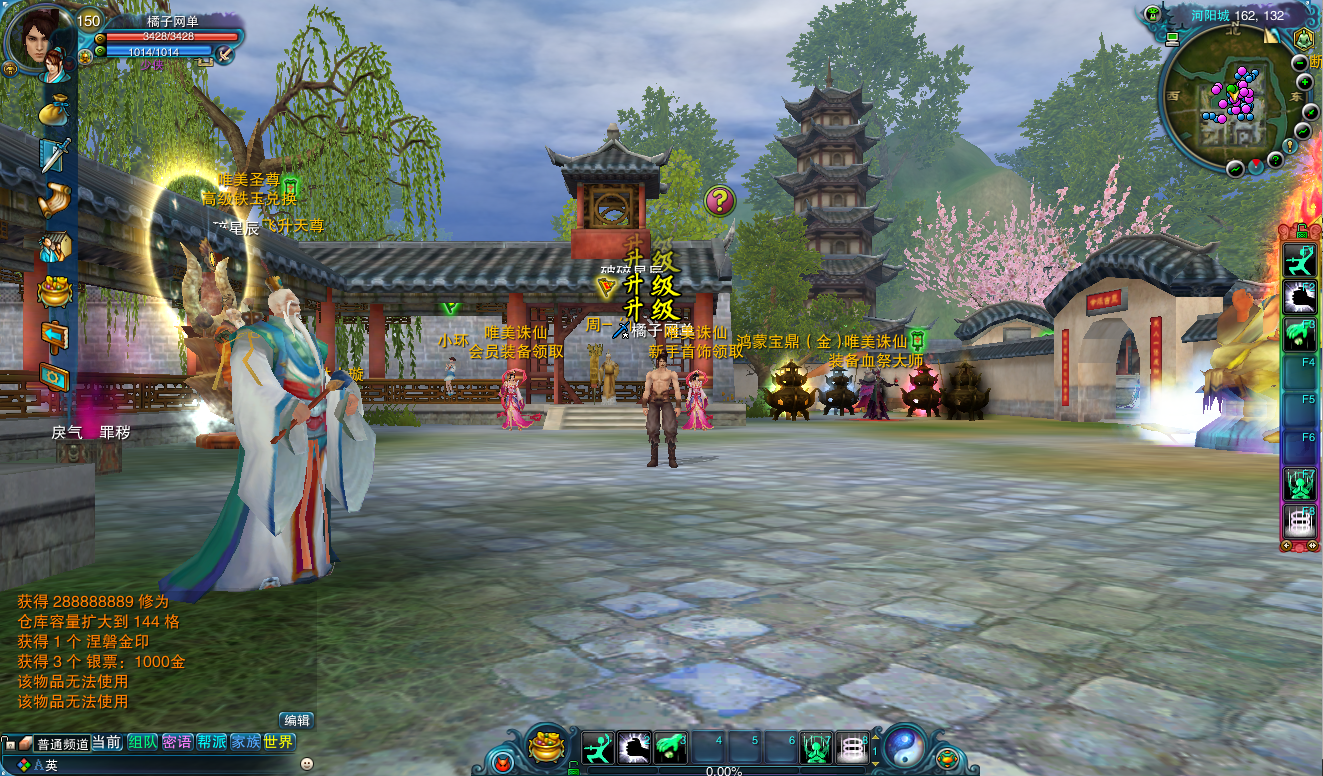This screenshot has height=776, width=1323.
Task: Switch to the 组队 team chat tab
Action: (142, 742)
